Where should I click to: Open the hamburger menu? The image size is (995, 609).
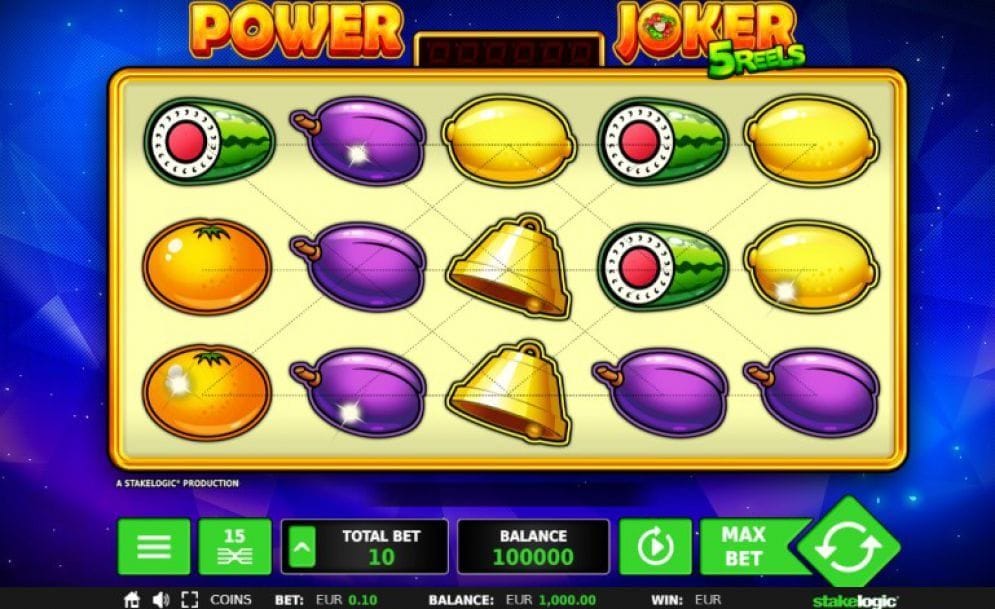(153, 547)
